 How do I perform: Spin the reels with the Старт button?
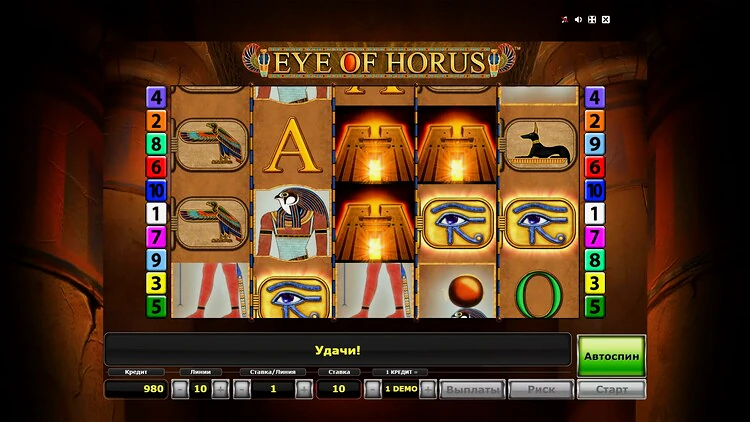click(611, 389)
